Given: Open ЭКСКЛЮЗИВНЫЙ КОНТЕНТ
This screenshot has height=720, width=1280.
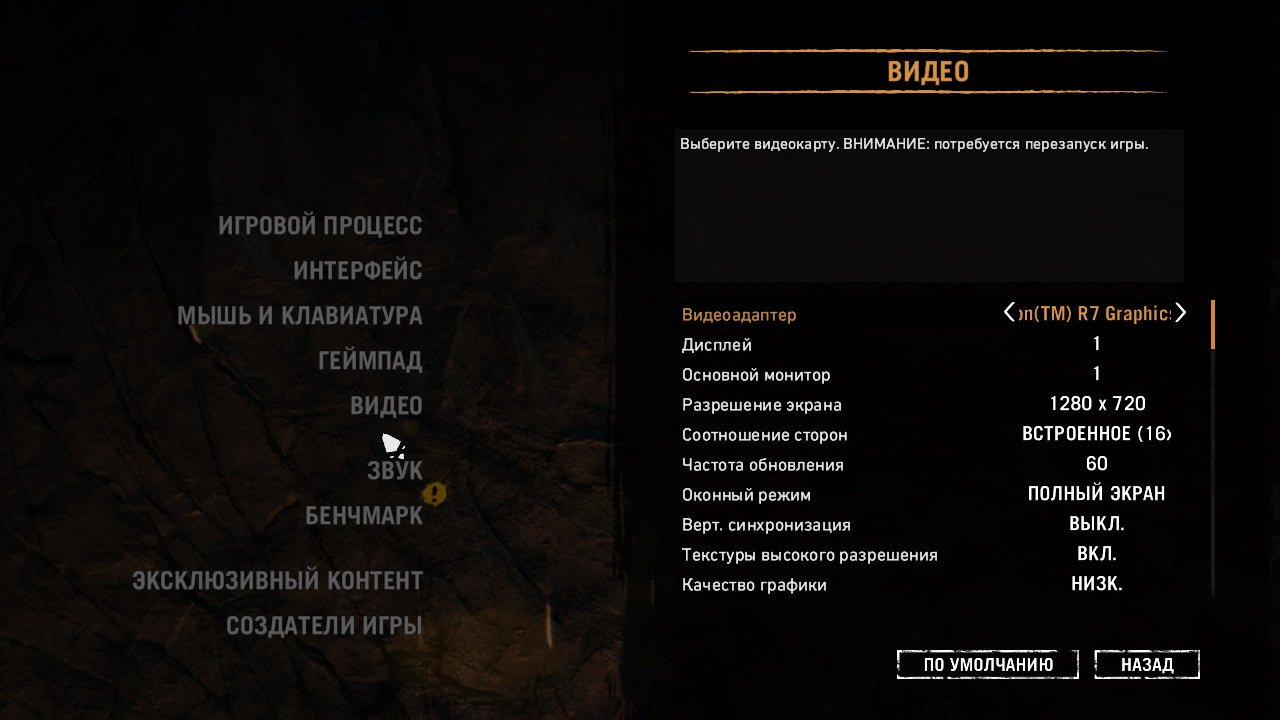Looking at the screenshot, I should coord(278,581).
